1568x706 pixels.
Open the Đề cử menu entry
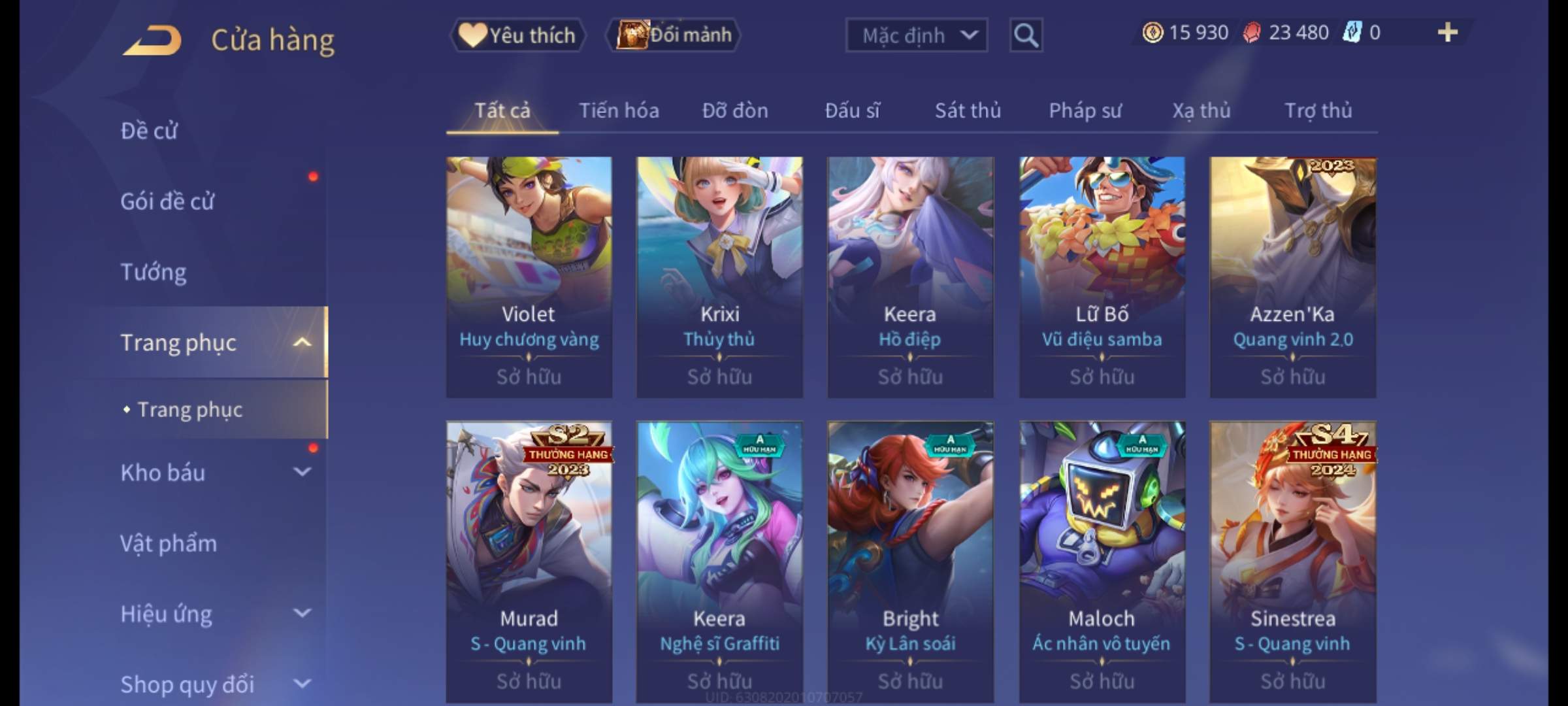pos(149,131)
